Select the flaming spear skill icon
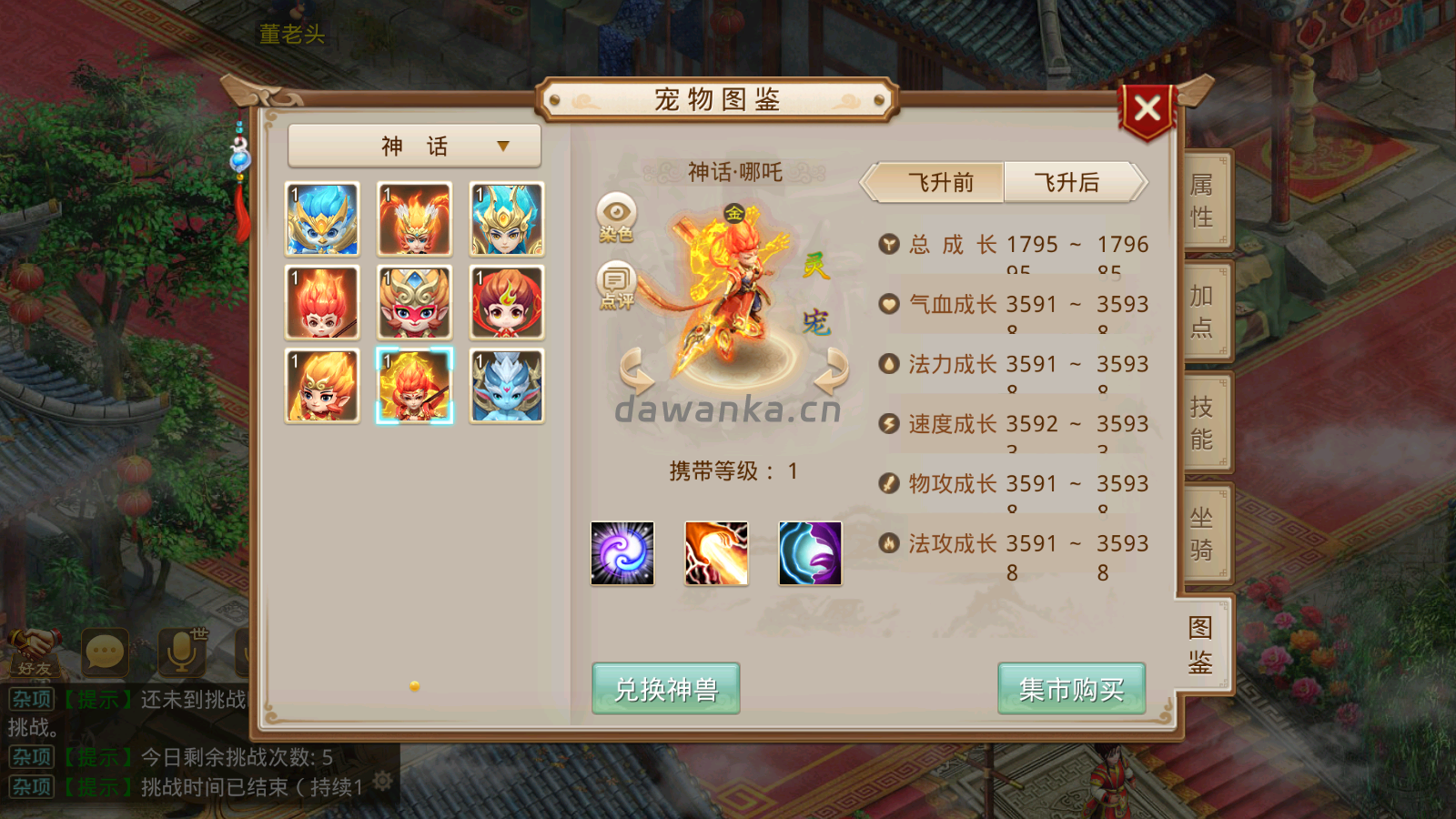Image resolution: width=1456 pixels, height=819 pixels. pyautogui.click(x=717, y=554)
